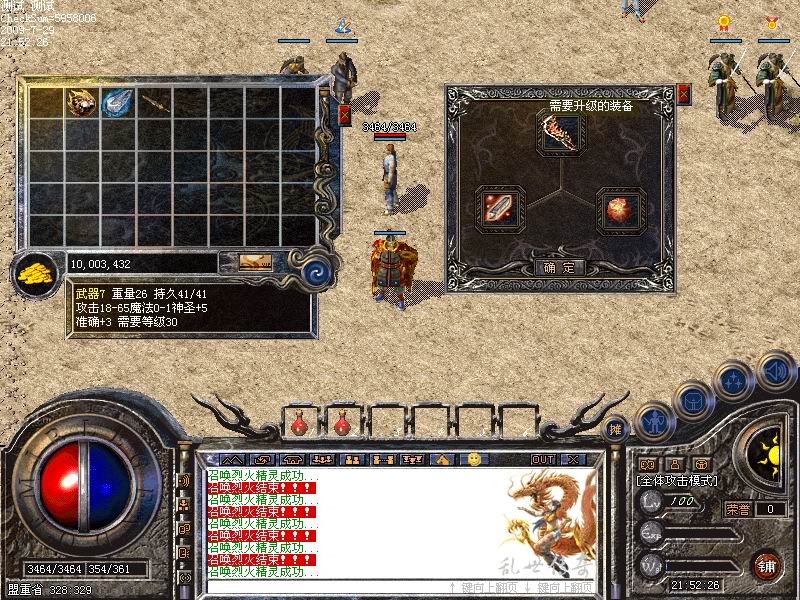
Task: Confirm the upgrade with the 确定 button
Action: pos(560,268)
